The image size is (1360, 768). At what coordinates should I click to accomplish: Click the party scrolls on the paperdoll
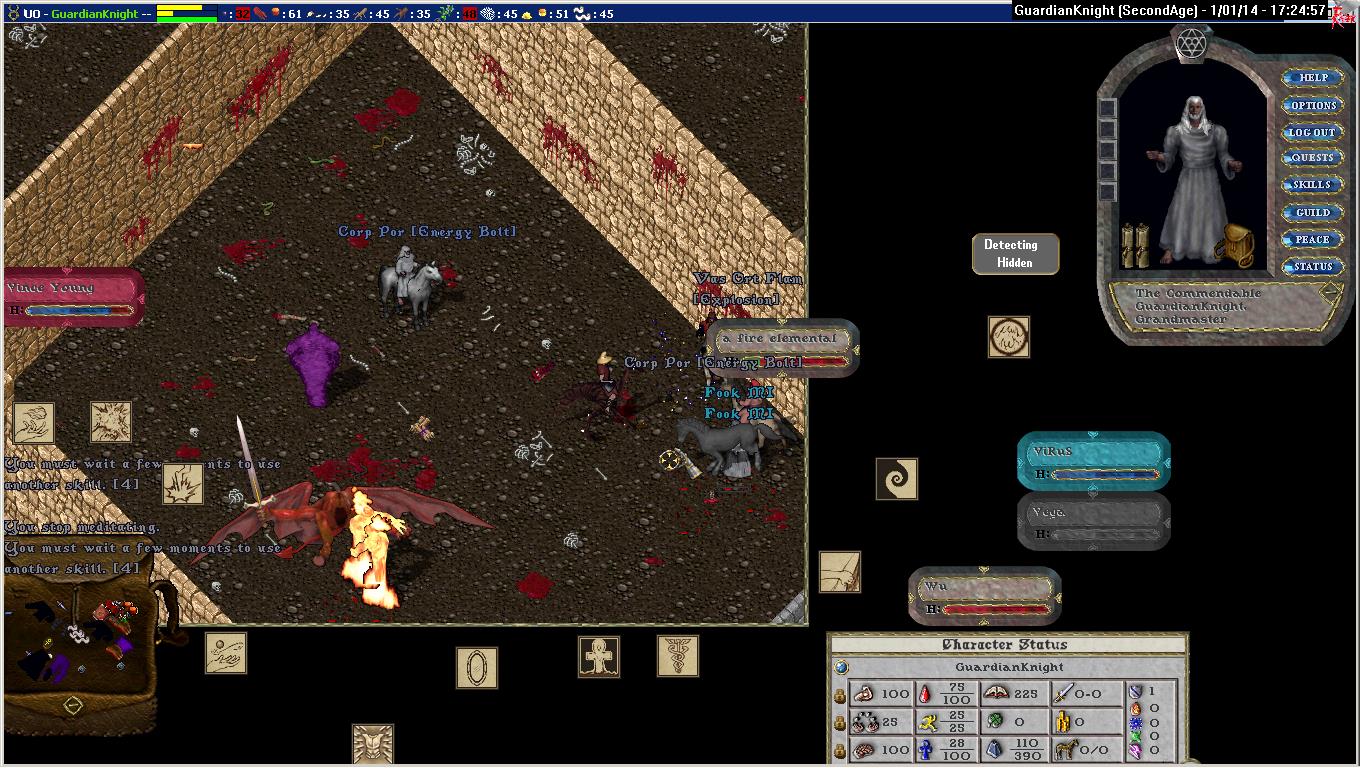pyautogui.click(x=1135, y=245)
